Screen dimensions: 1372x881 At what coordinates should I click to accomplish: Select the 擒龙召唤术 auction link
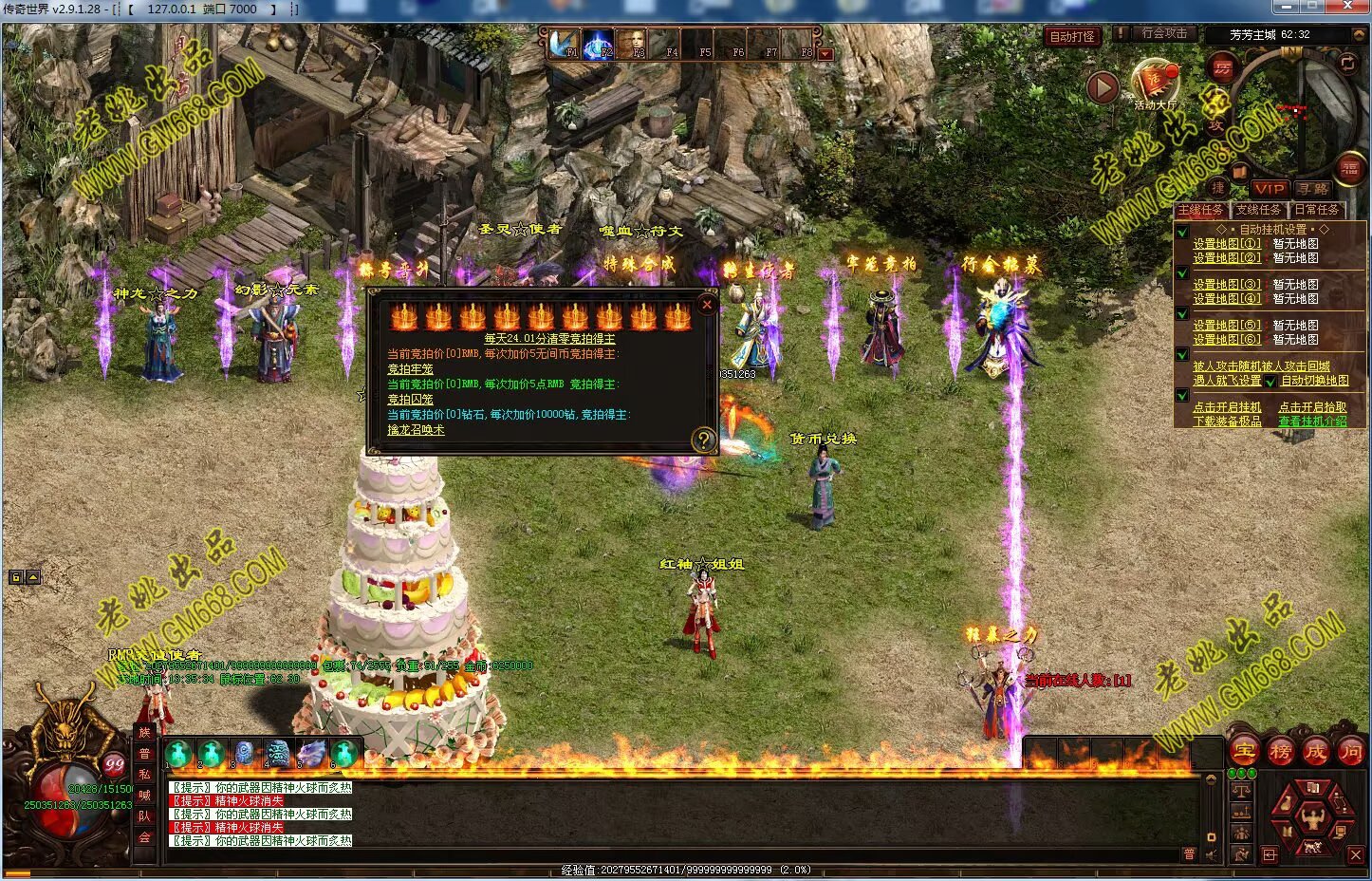click(416, 430)
